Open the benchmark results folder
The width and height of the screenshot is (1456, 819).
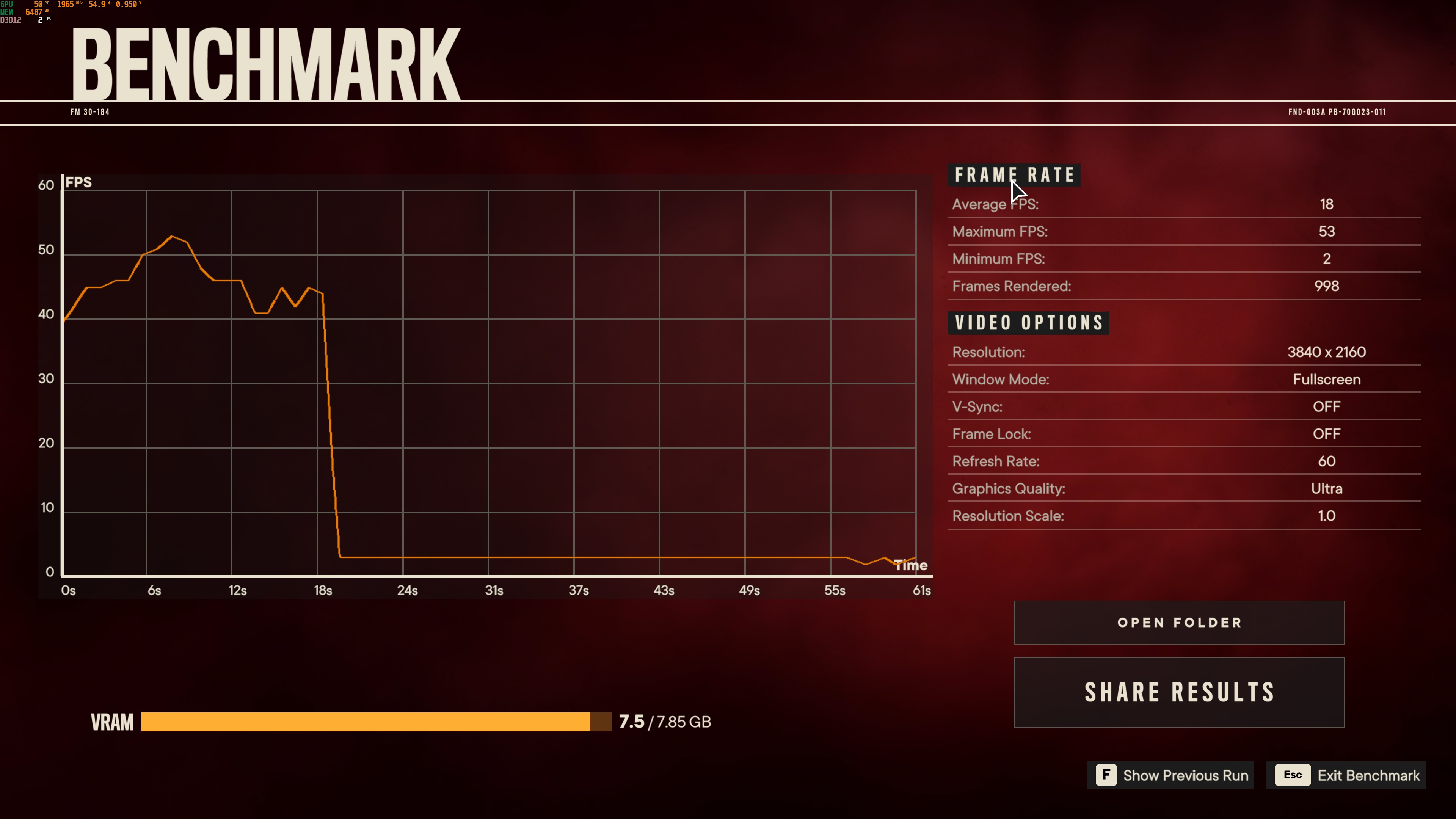coord(1178,622)
